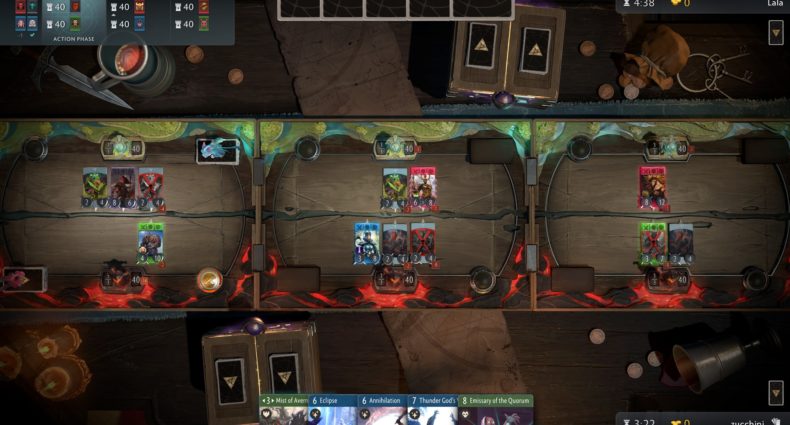Play the Emissary of the Quorum card
790x425 pixels.
coord(496,411)
